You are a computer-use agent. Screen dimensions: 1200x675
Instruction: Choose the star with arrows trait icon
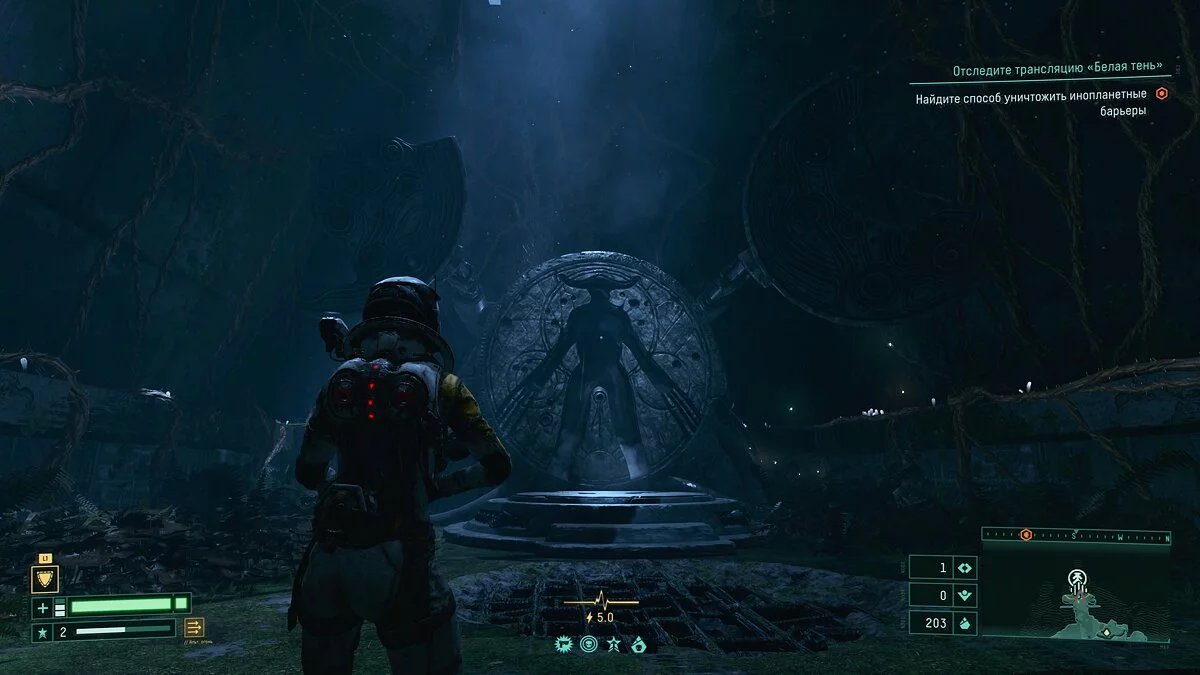pyautogui.click(x=613, y=645)
